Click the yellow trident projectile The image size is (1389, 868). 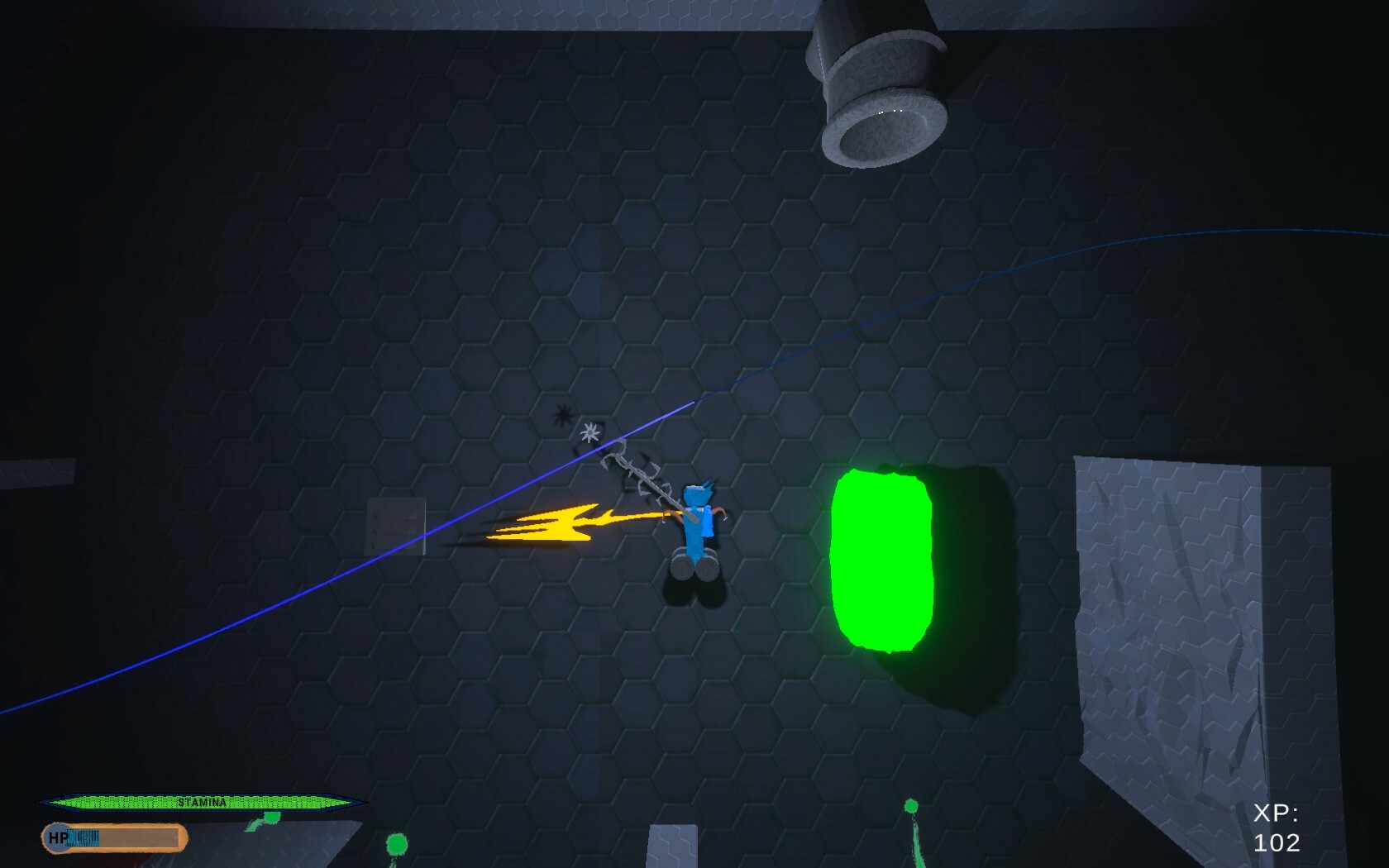562,525
